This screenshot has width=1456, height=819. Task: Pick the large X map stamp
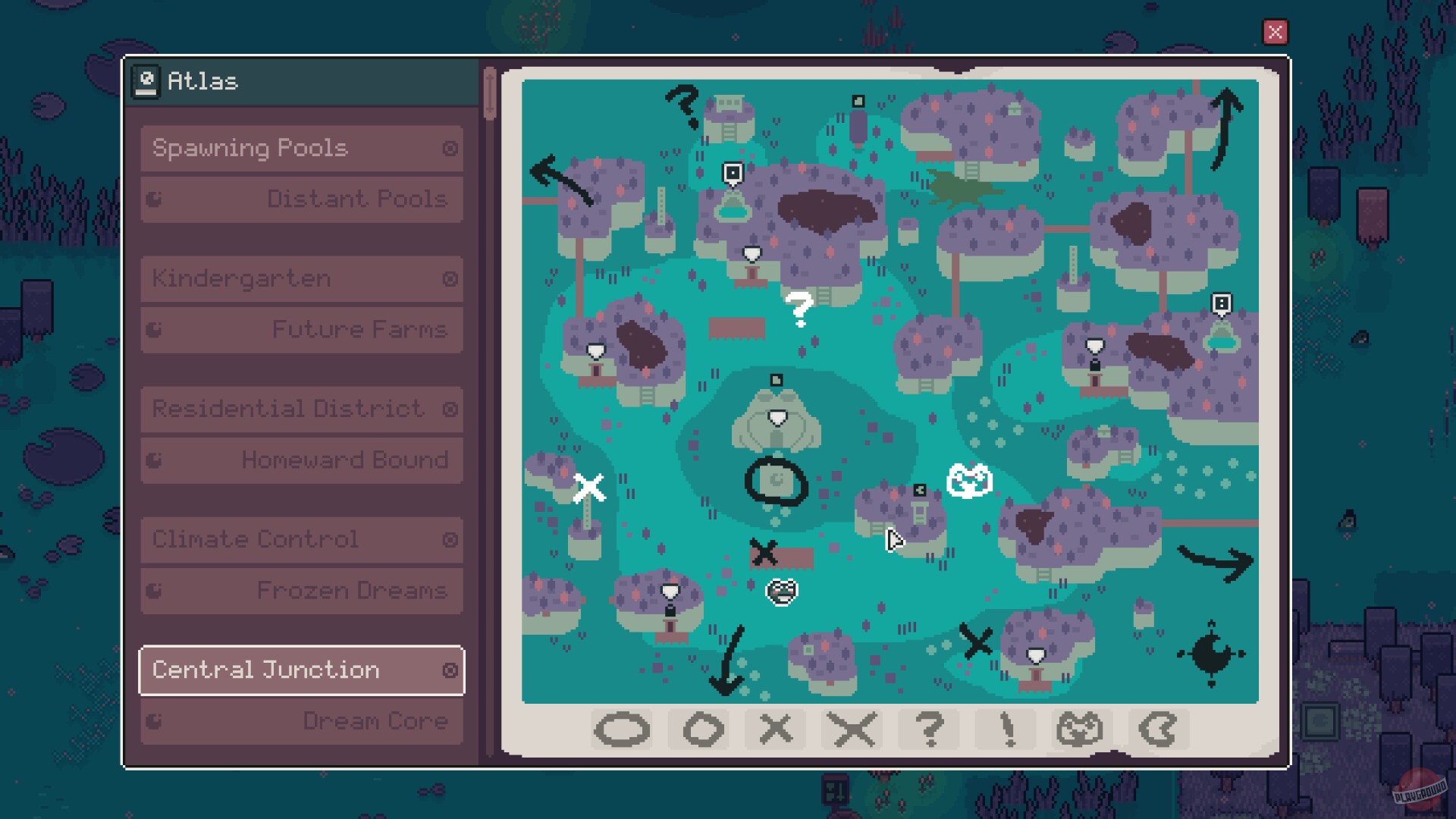pyautogui.click(x=852, y=730)
